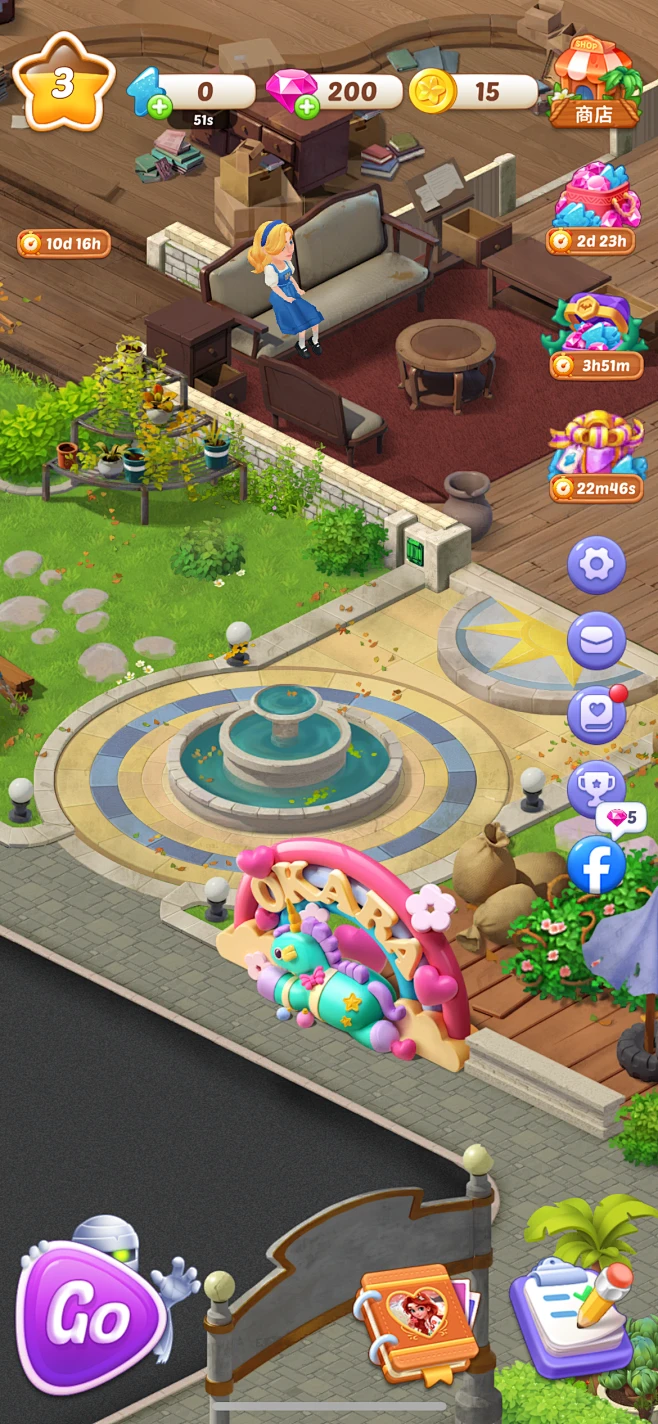Screen dimensions: 658x1424
Task: Tap the orange star level badge
Action: pos(64,83)
